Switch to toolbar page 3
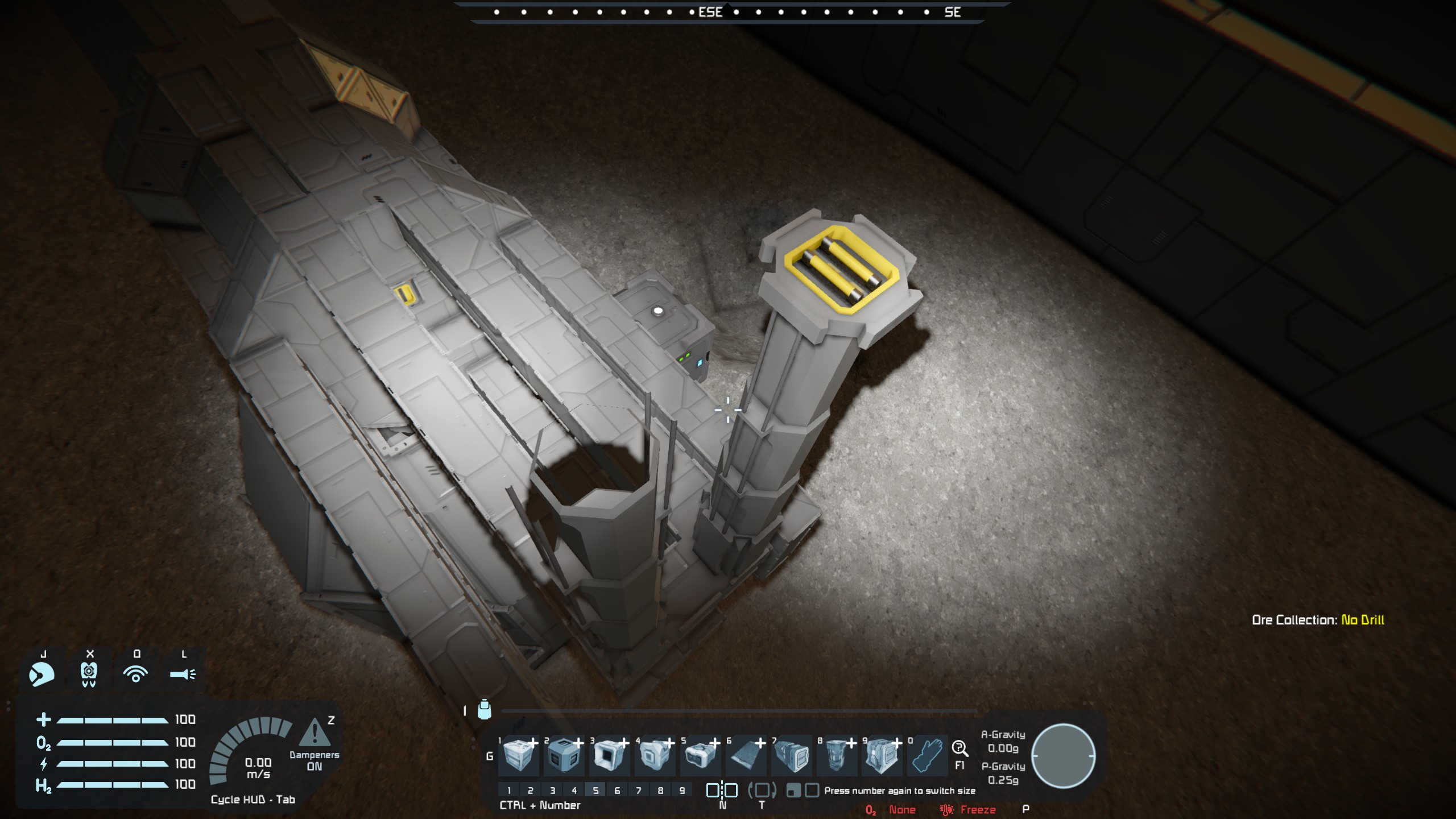 [x=552, y=791]
